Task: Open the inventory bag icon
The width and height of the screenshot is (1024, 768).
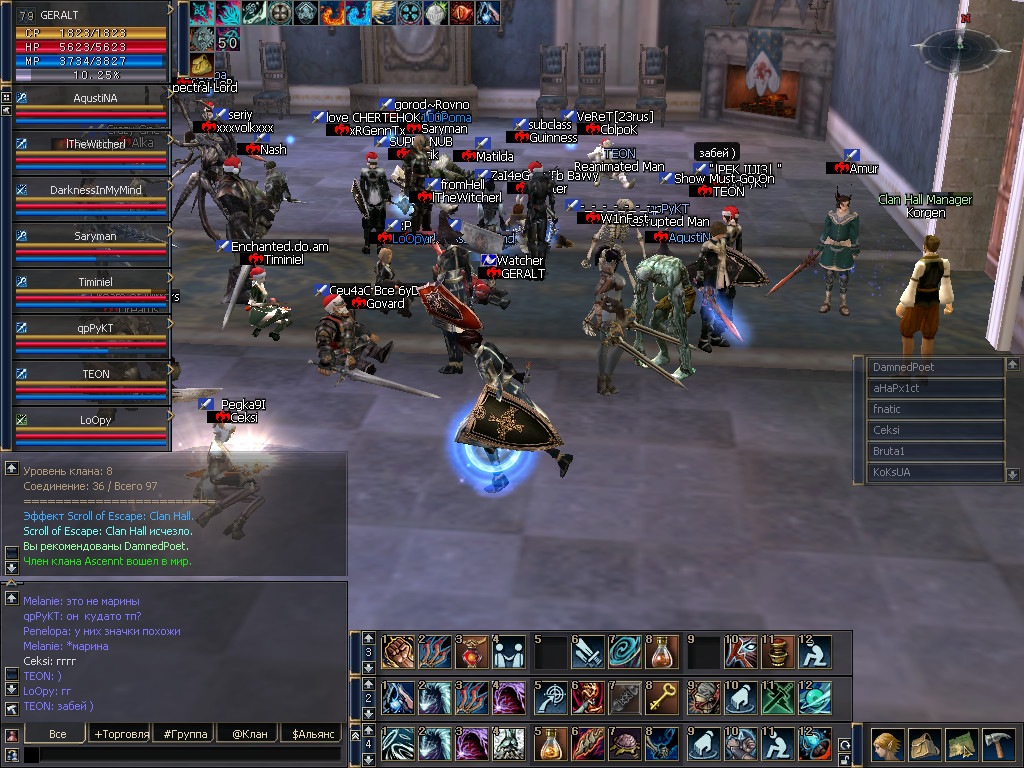Action: (925, 745)
